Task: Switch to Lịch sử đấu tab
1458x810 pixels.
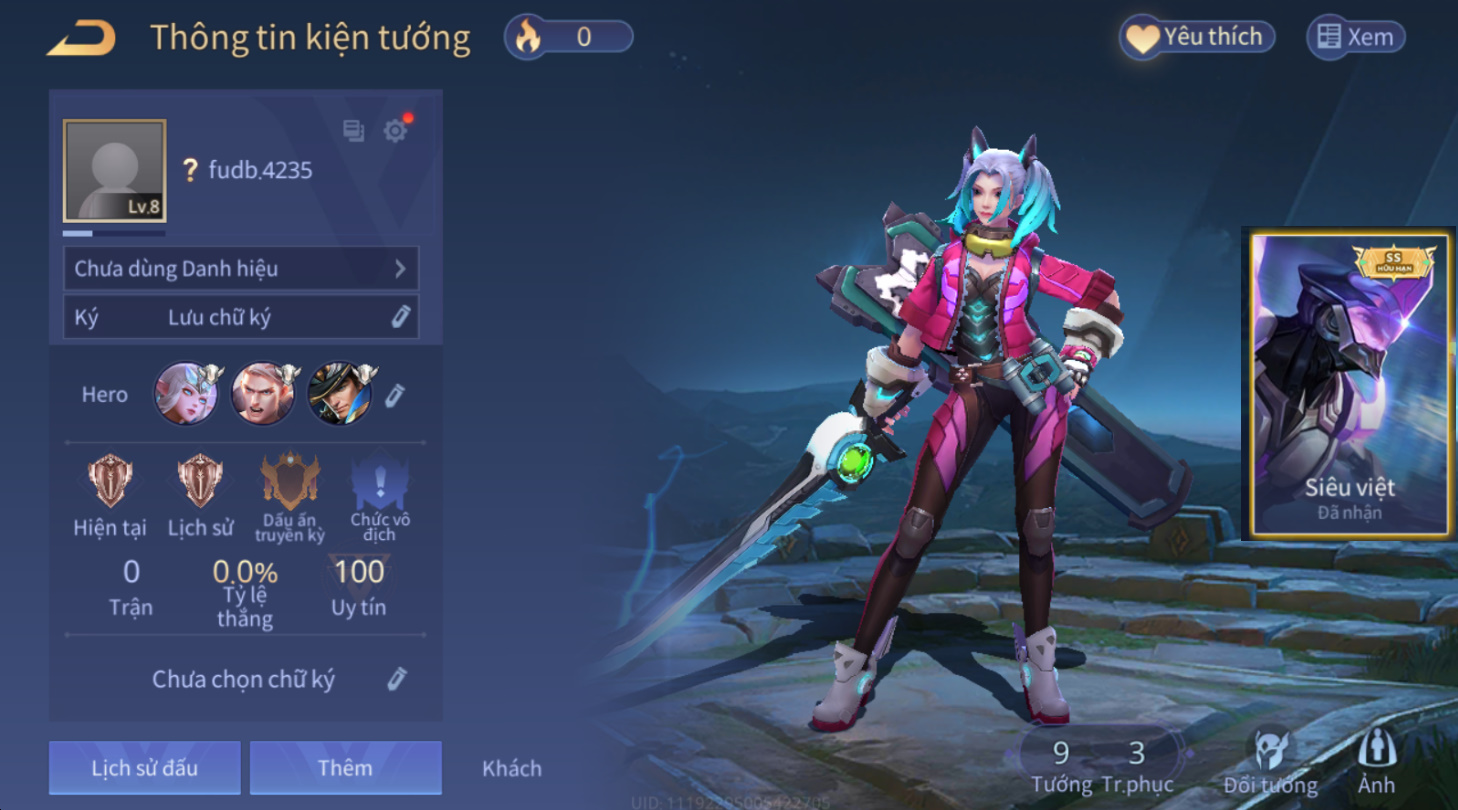Action: [x=145, y=768]
